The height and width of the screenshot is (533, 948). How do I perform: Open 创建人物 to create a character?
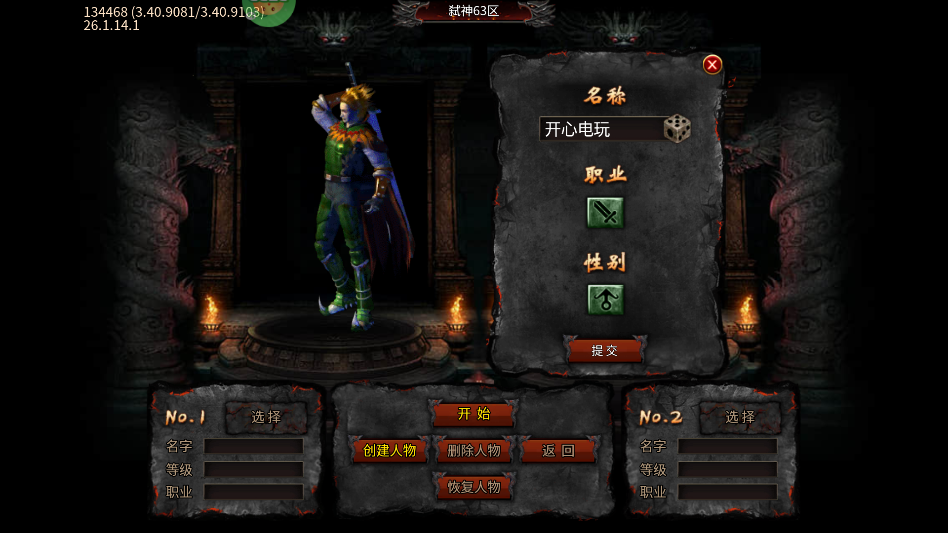390,451
